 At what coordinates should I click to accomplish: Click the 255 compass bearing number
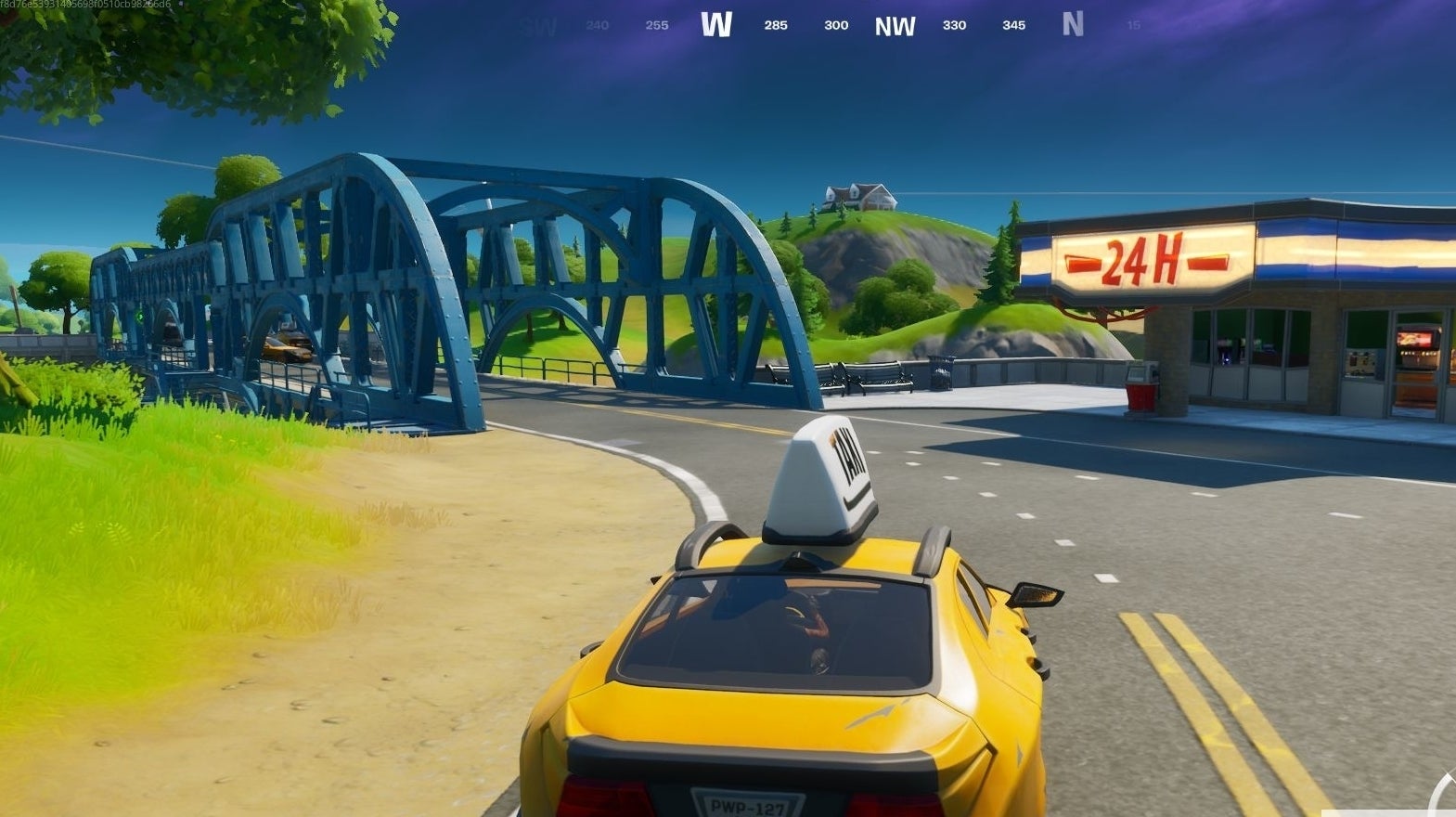click(655, 26)
